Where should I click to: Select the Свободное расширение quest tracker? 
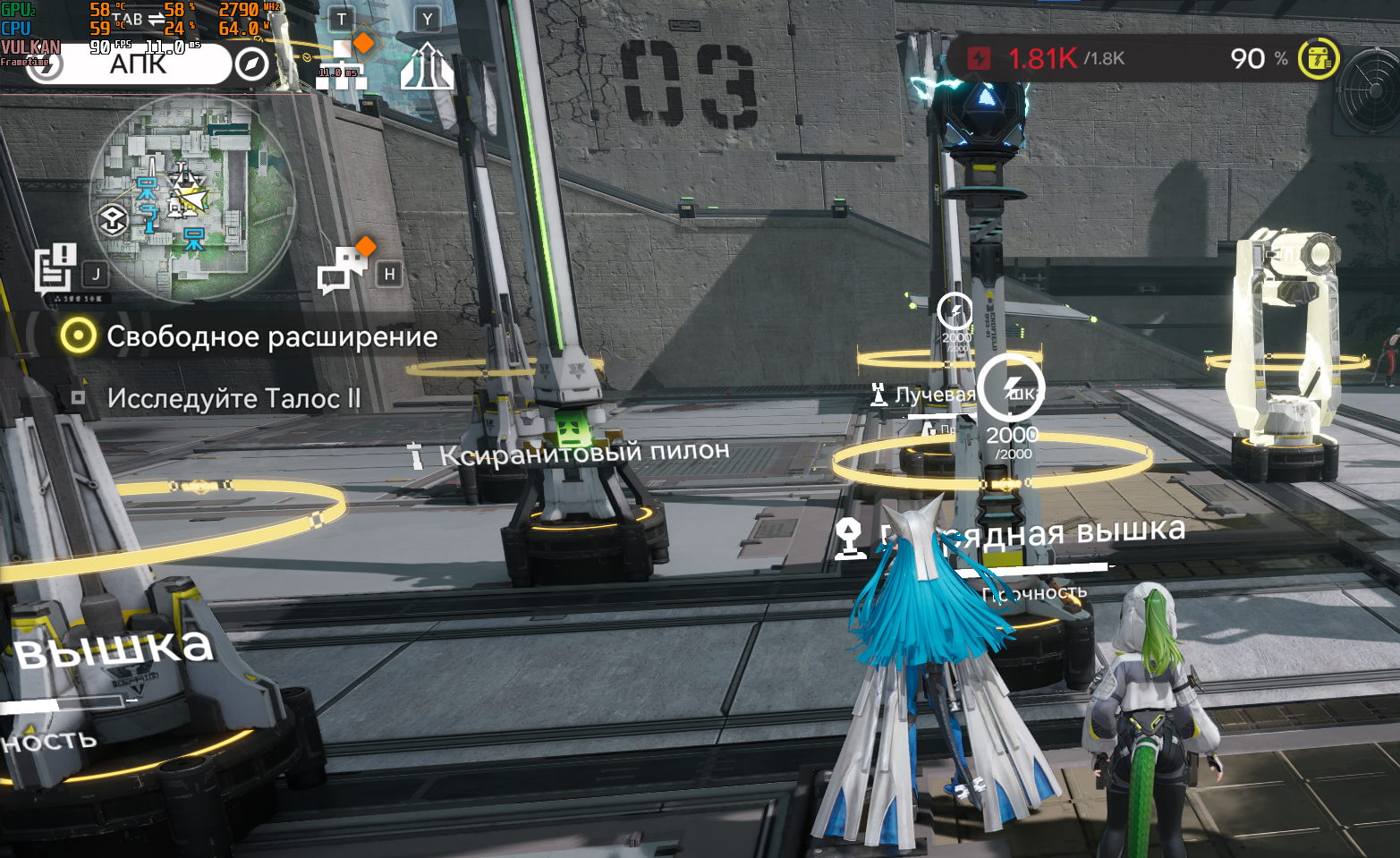(x=249, y=336)
